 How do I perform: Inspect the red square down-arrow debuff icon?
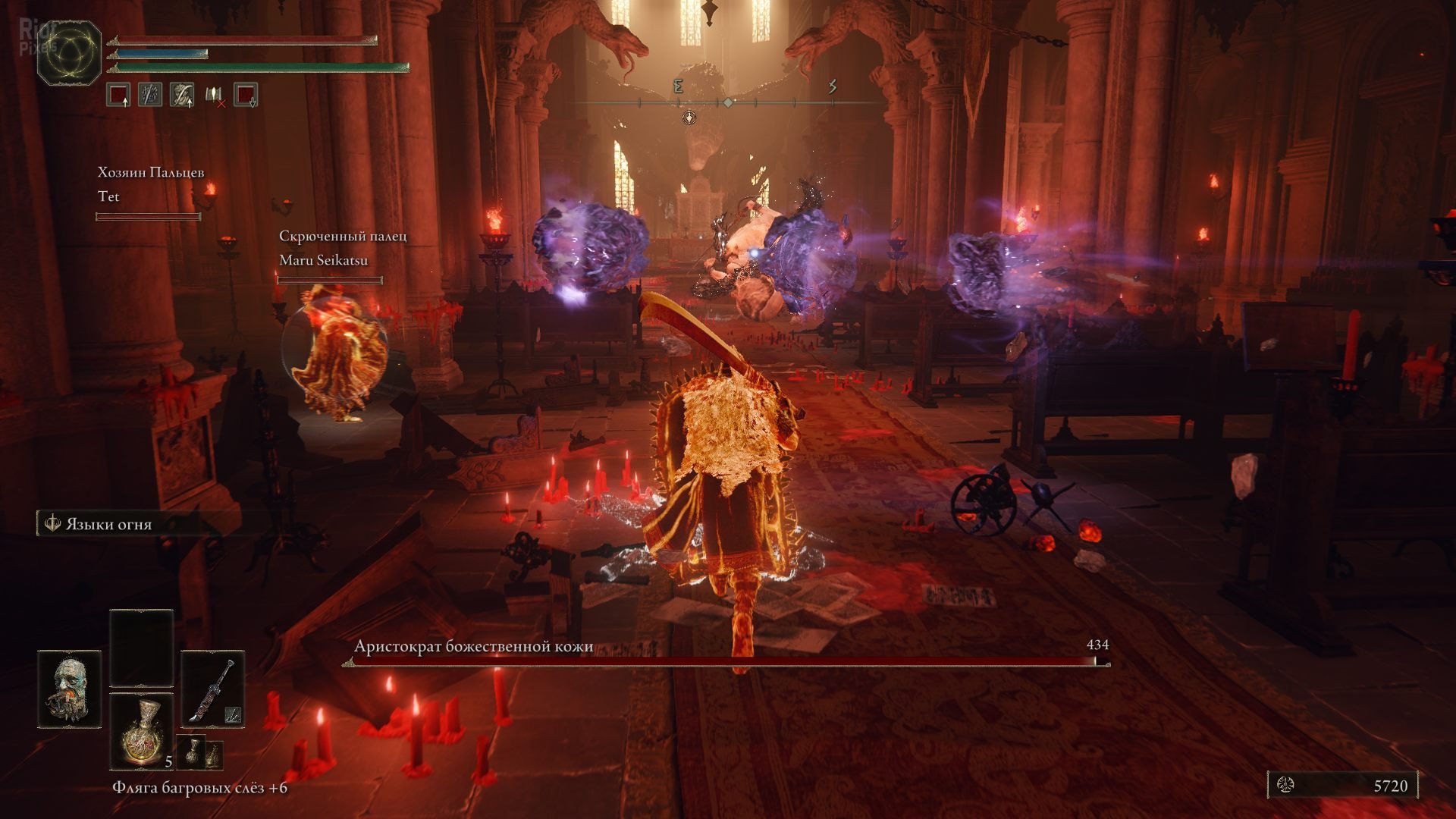click(x=246, y=95)
